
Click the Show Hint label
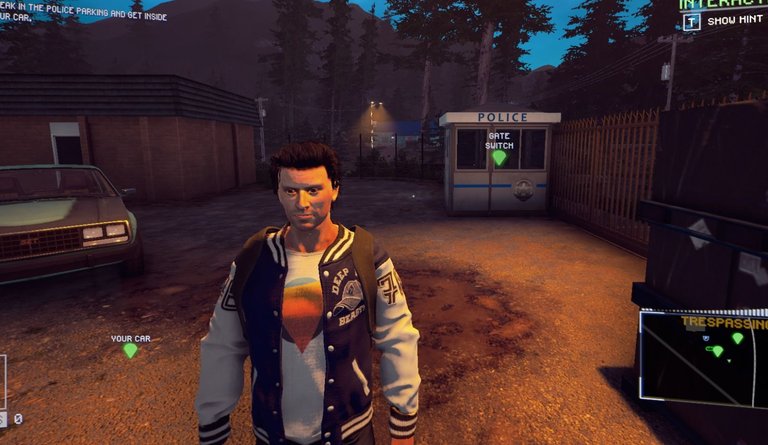click(735, 21)
